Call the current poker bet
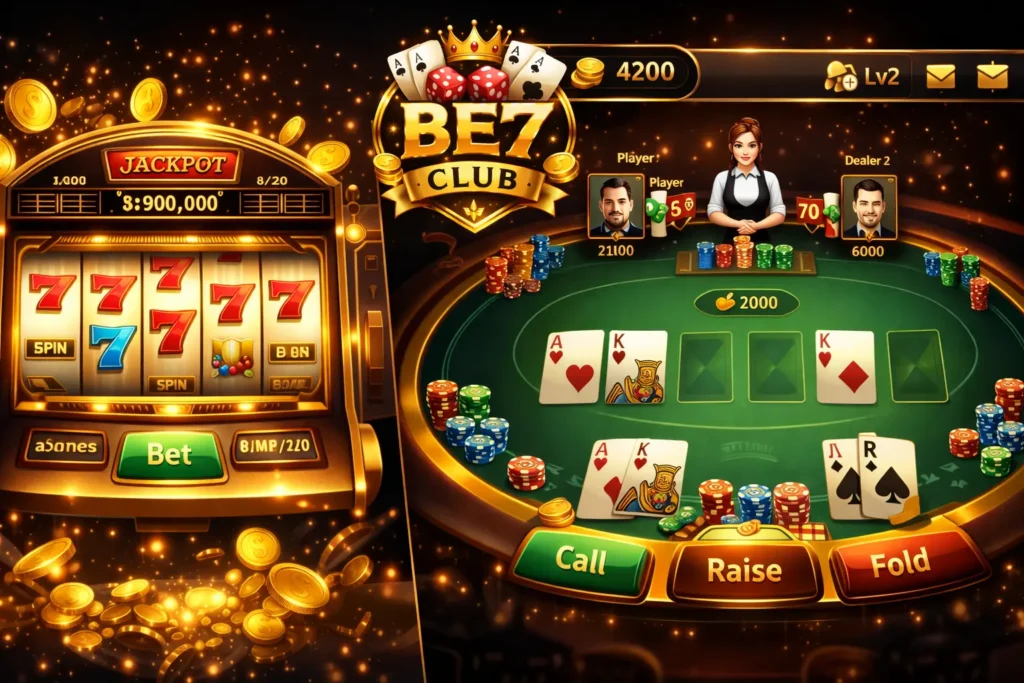The width and height of the screenshot is (1024, 683). [581, 562]
